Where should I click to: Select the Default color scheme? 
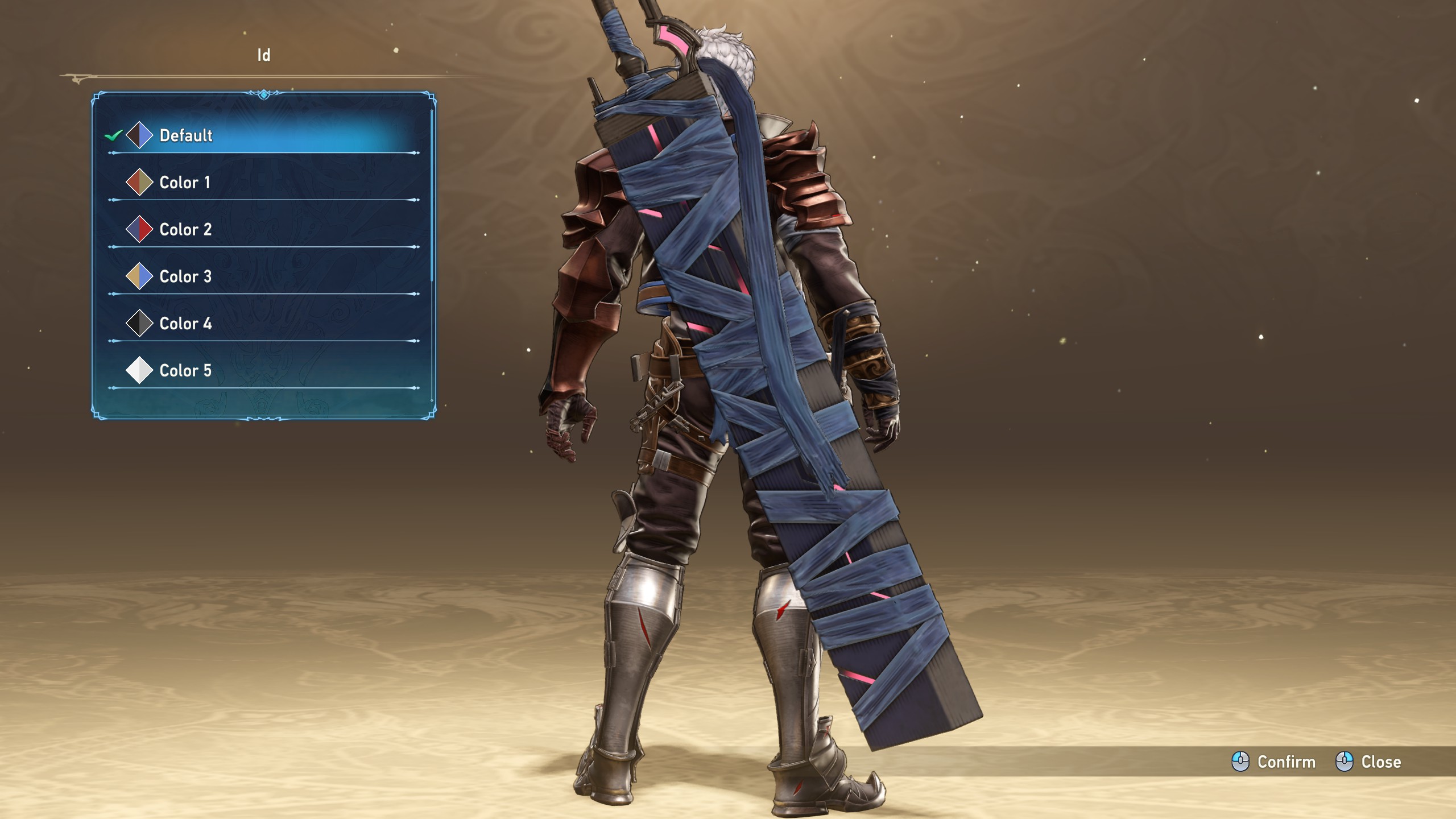(x=186, y=135)
